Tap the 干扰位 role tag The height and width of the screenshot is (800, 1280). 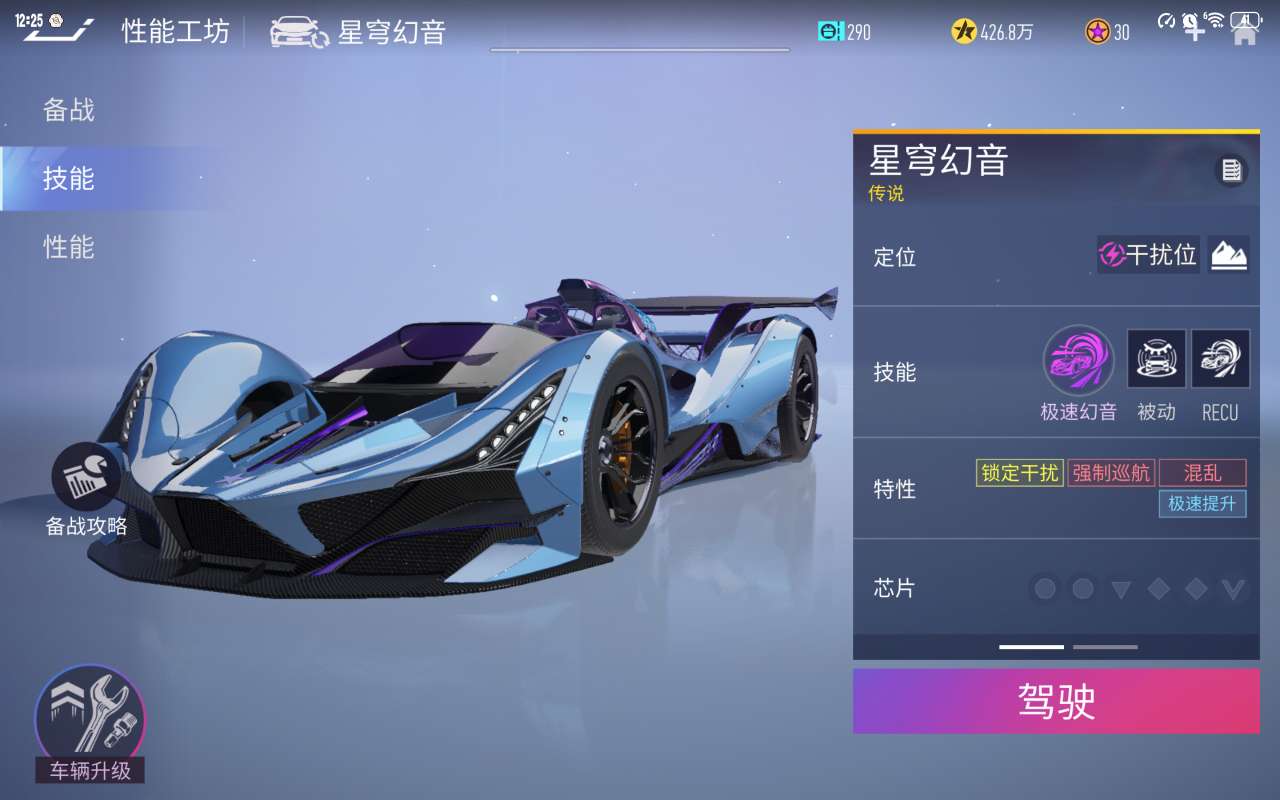tap(1148, 255)
